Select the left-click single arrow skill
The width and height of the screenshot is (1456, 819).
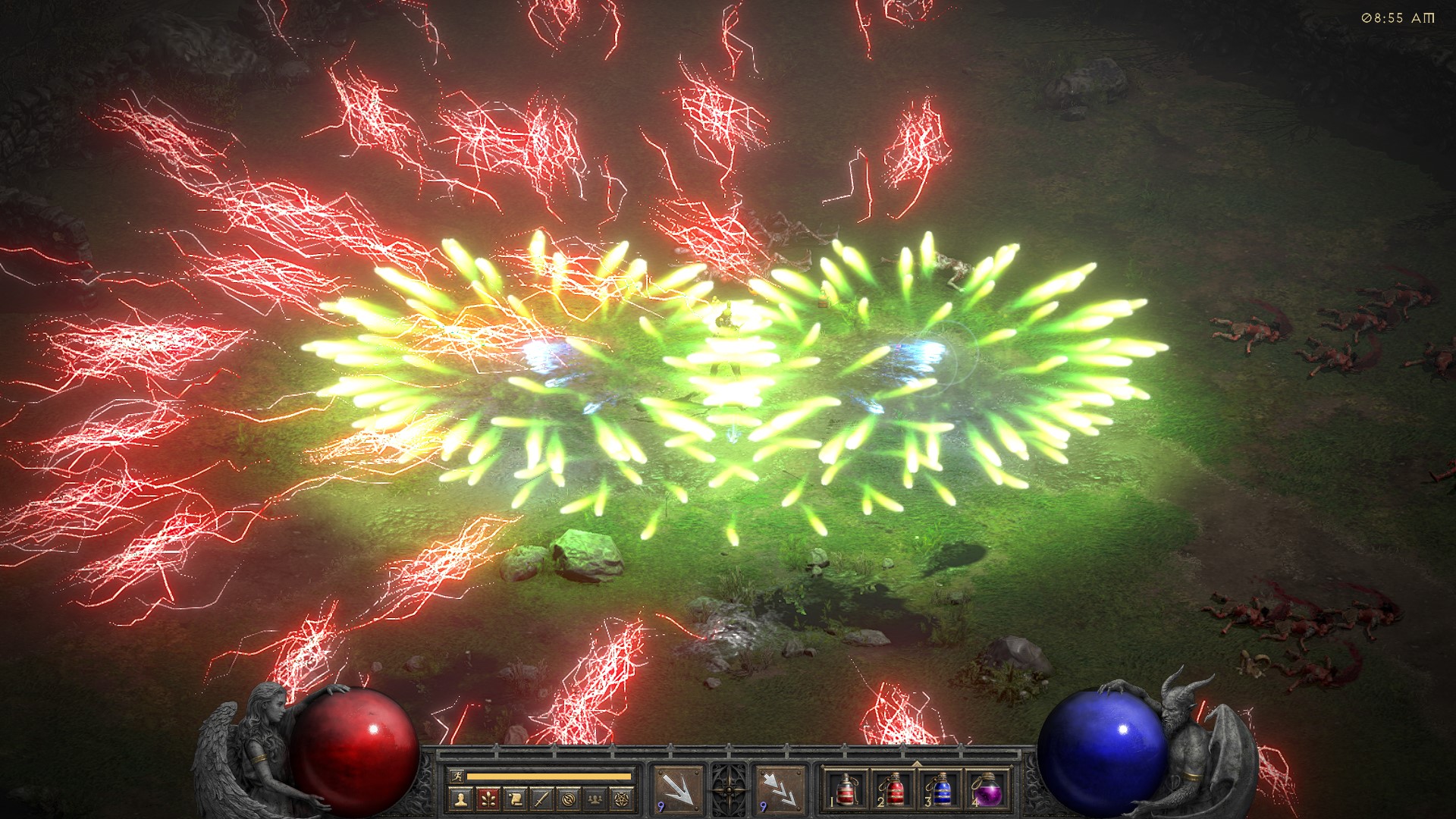[x=678, y=790]
